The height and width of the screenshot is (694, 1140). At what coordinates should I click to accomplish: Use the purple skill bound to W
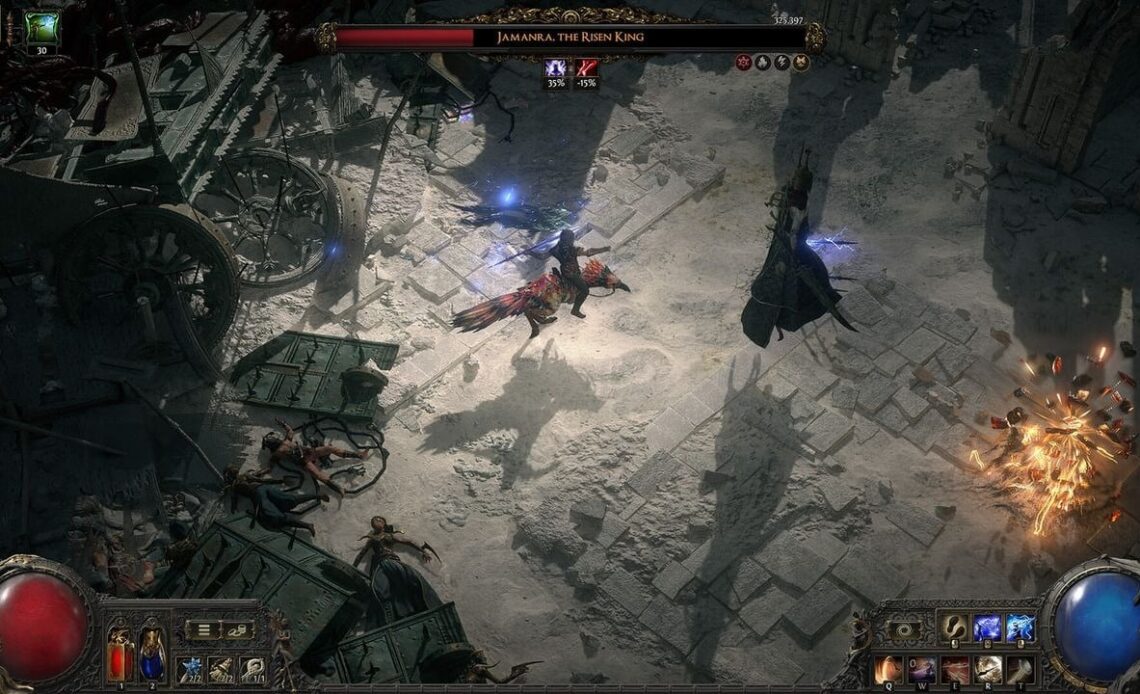(x=922, y=669)
